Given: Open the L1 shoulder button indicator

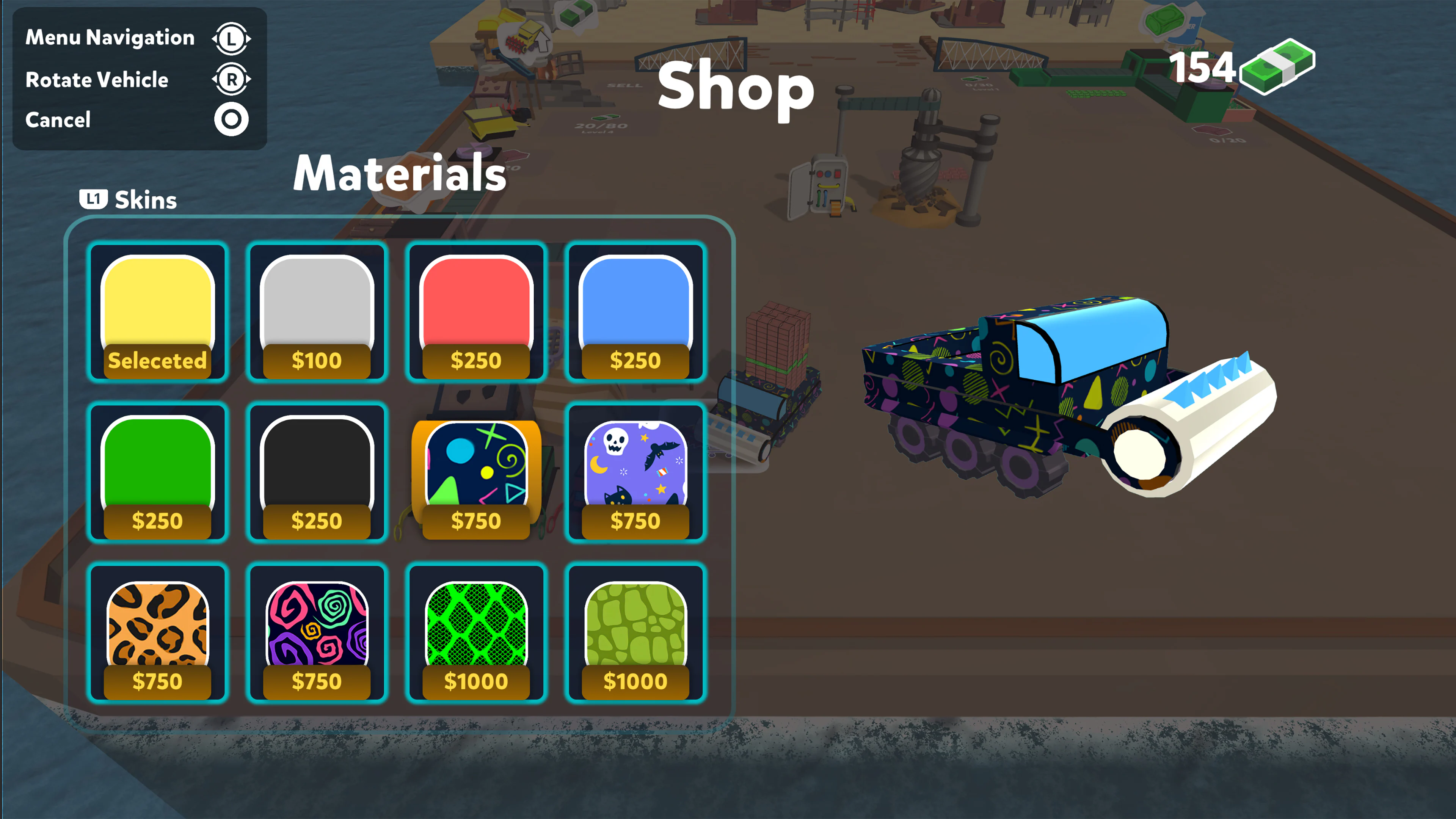Looking at the screenshot, I should point(94,198).
